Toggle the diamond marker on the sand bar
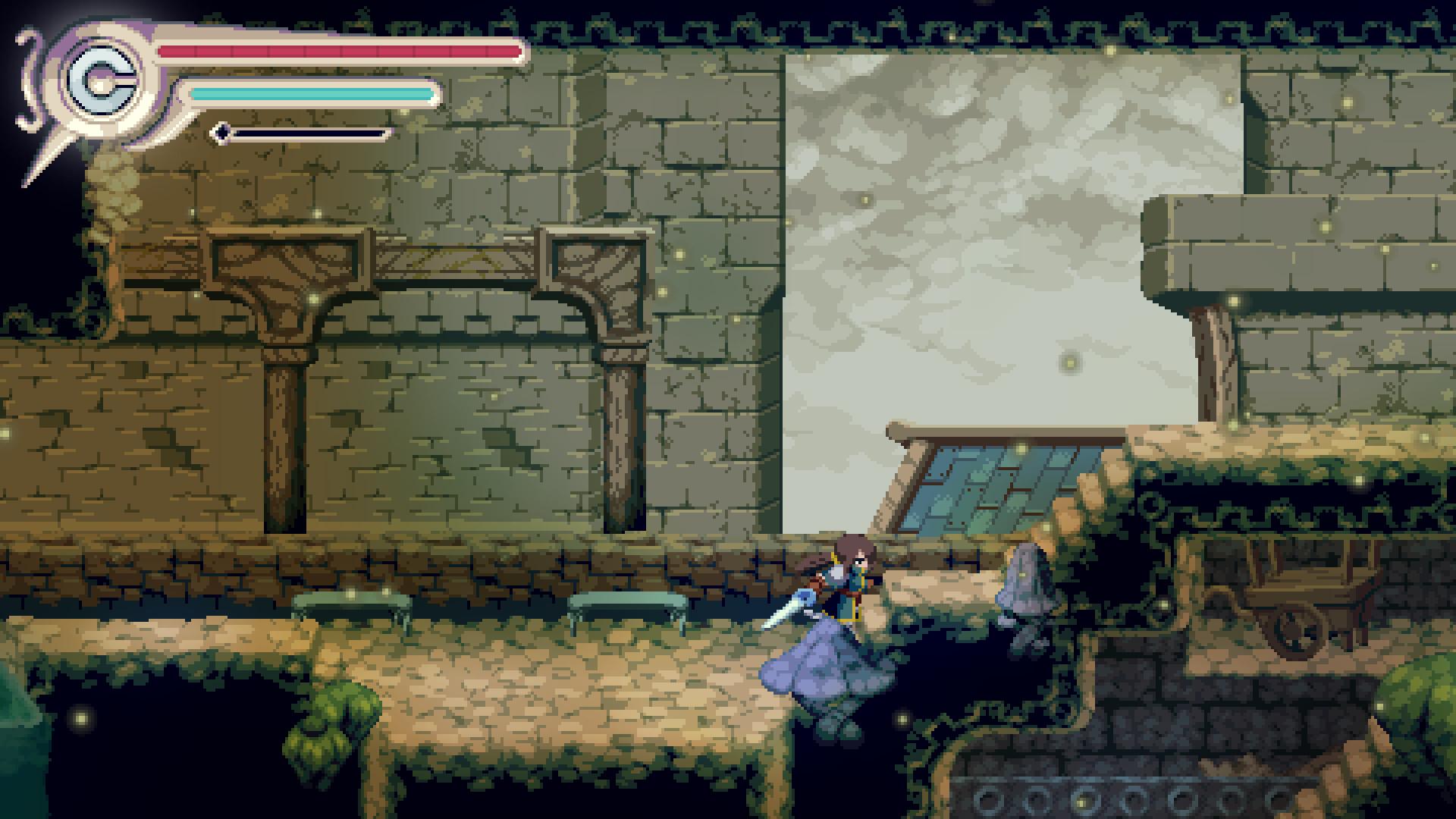The width and height of the screenshot is (1456, 819). pyautogui.click(x=221, y=131)
